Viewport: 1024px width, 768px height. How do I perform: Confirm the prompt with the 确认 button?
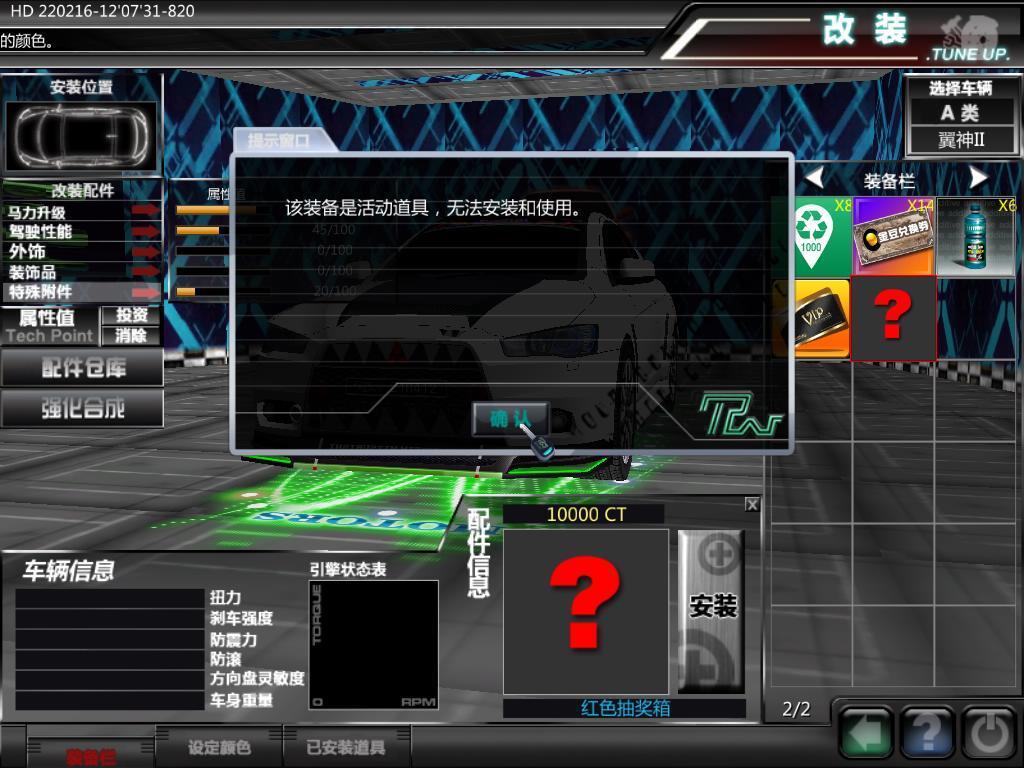[510, 420]
